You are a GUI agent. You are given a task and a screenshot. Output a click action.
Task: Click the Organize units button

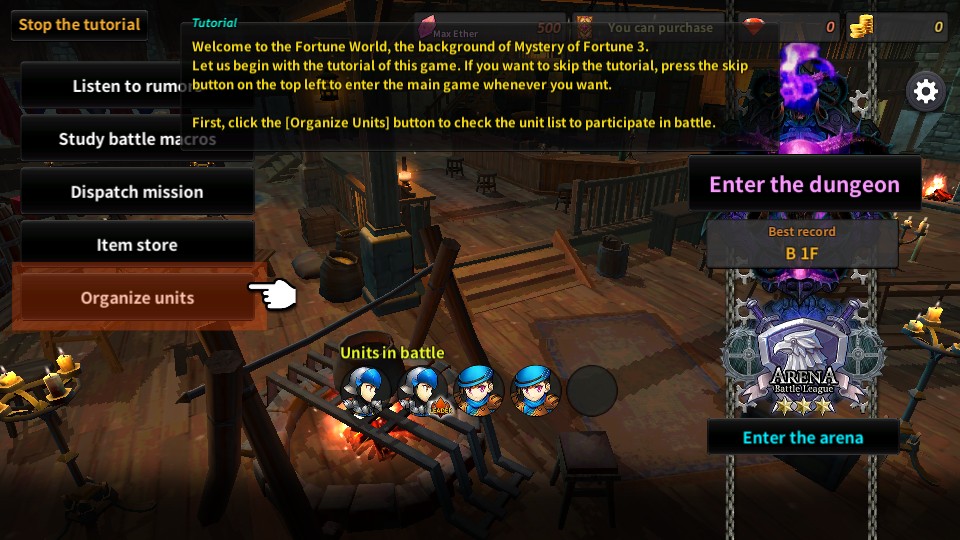(137, 298)
